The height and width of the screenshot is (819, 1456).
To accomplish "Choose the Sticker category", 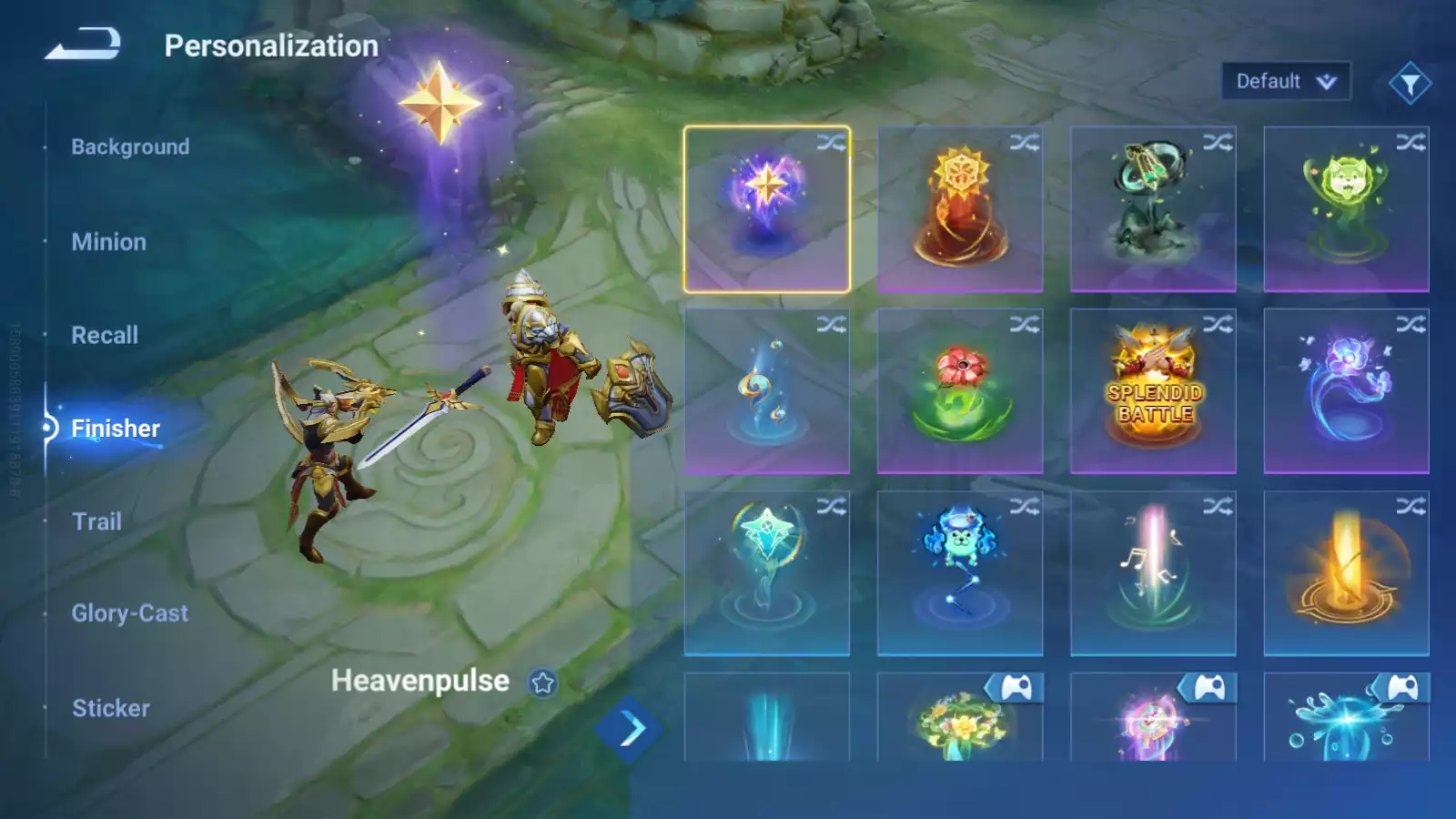I will pos(111,708).
